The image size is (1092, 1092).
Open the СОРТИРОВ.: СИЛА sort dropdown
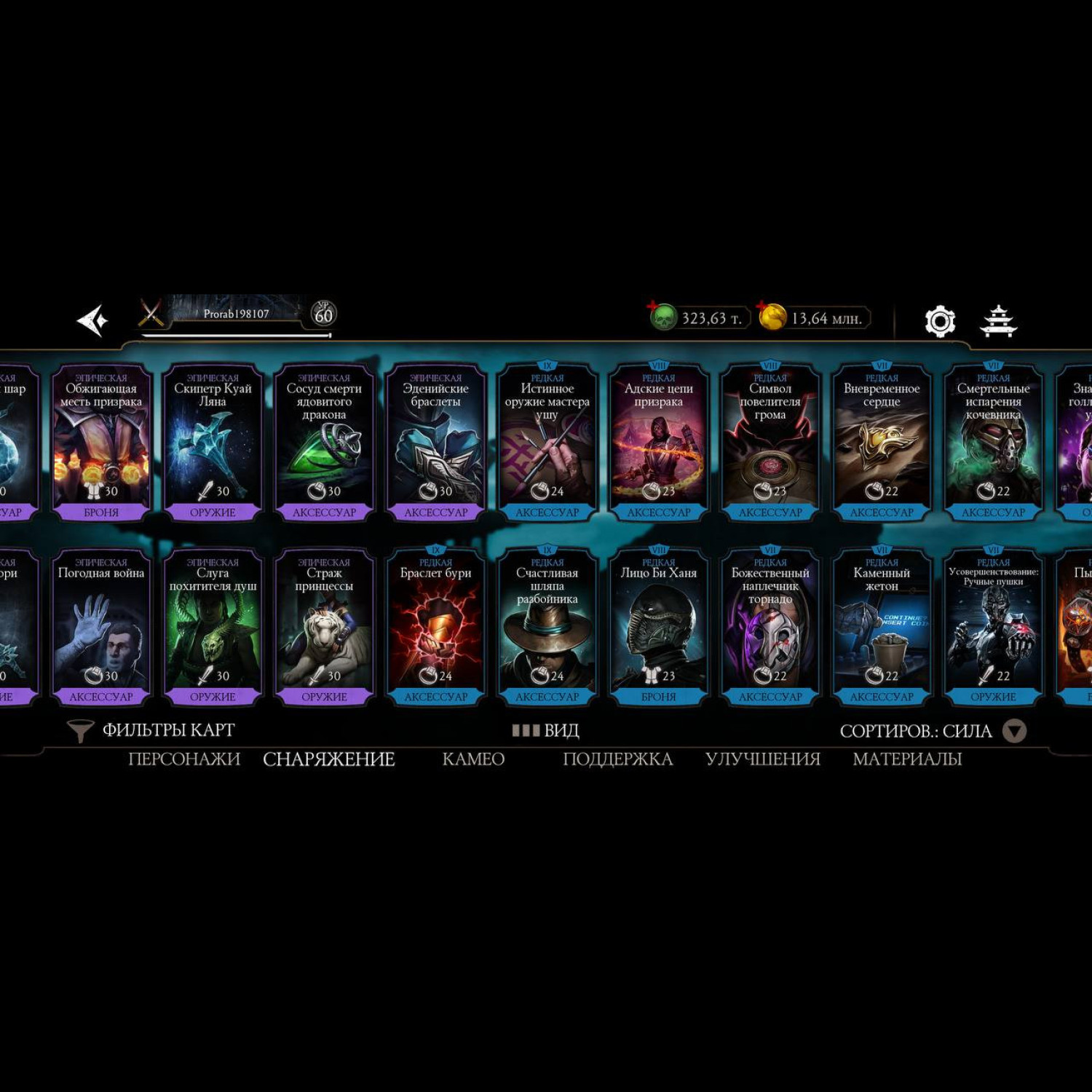tap(932, 731)
